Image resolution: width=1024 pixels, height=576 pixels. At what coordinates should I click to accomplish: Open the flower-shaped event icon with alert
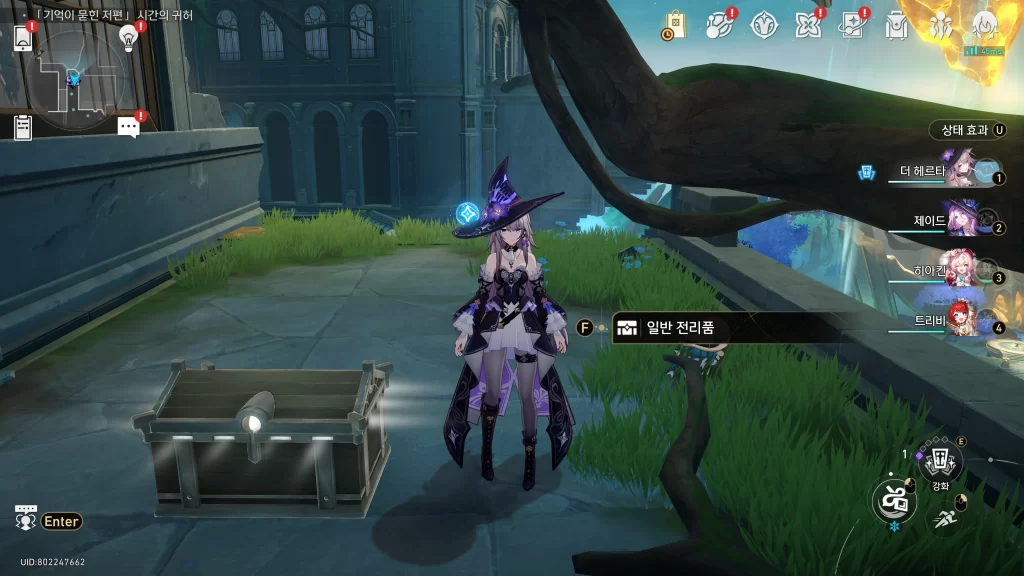coord(806,25)
